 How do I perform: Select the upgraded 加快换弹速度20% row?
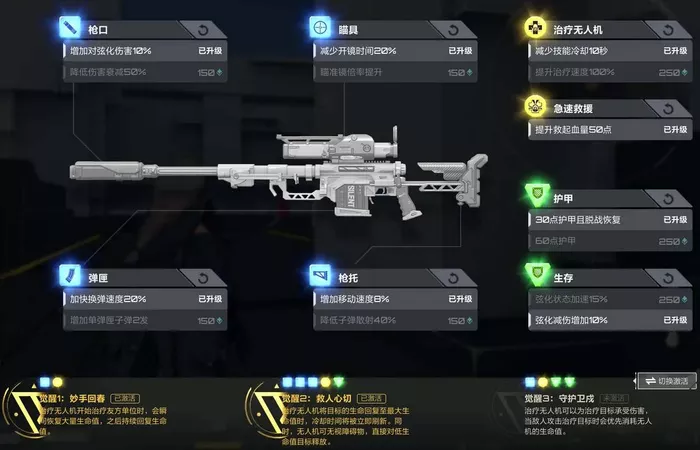pyautogui.click(x=140, y=299)
